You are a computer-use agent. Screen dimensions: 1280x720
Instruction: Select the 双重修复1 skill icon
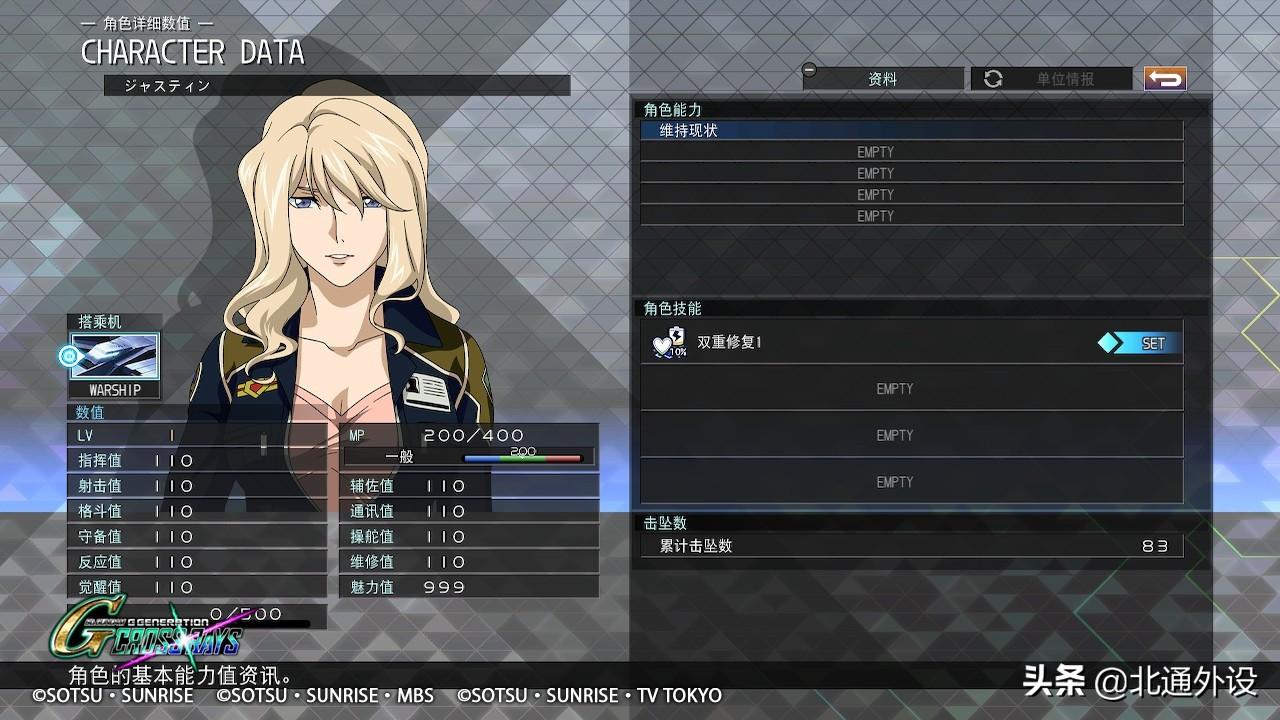coord(670,343)
